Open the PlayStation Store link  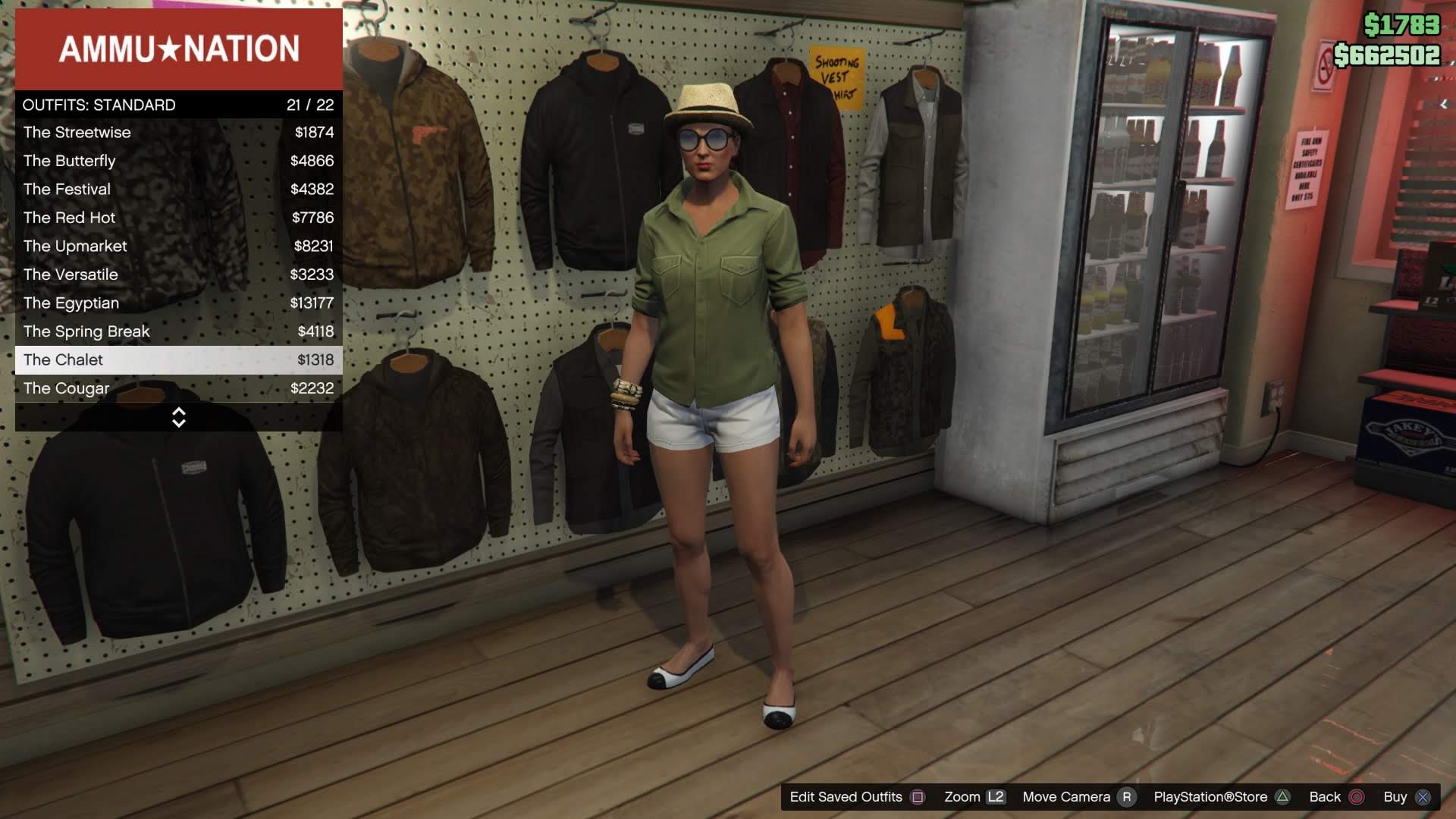click(x=1212, y=797)
